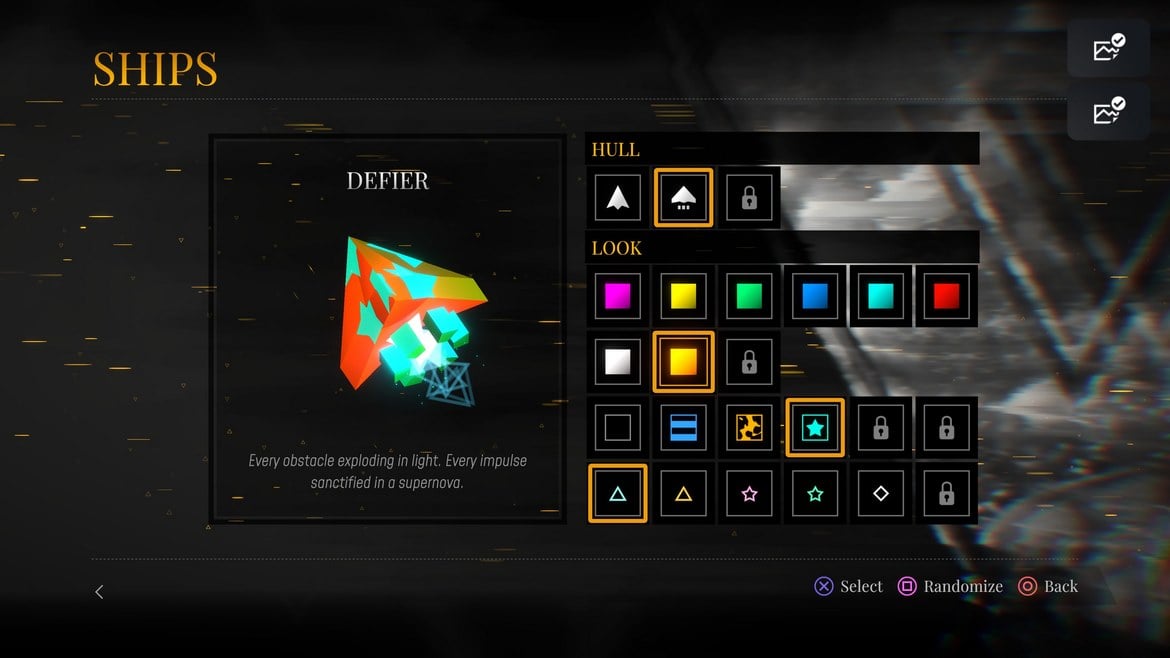Pick the green color swatch
This screenshot has height=658, width=1170.
[749, 296]
